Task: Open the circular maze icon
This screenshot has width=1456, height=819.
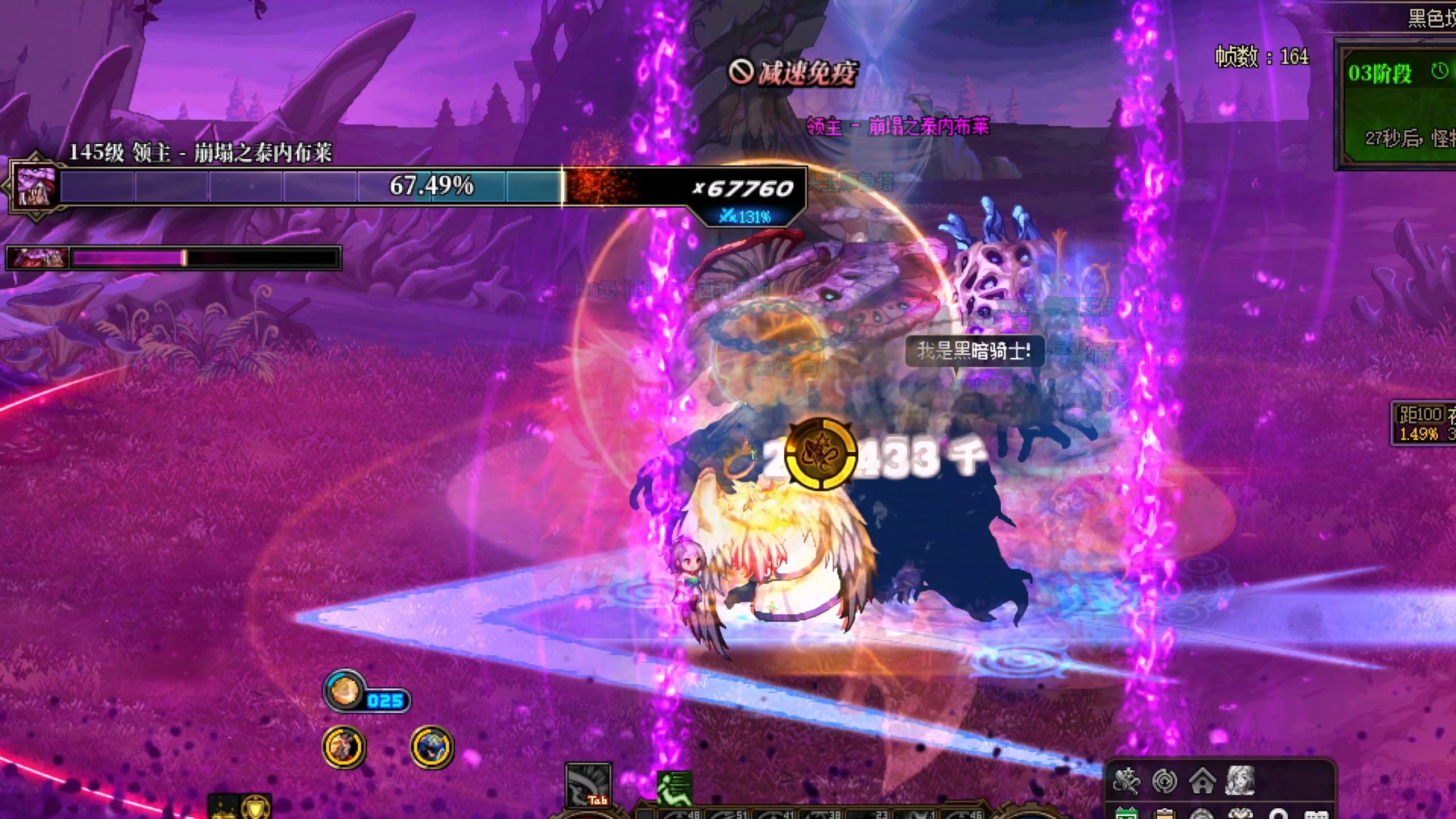Action: (x=1164, y=781)
